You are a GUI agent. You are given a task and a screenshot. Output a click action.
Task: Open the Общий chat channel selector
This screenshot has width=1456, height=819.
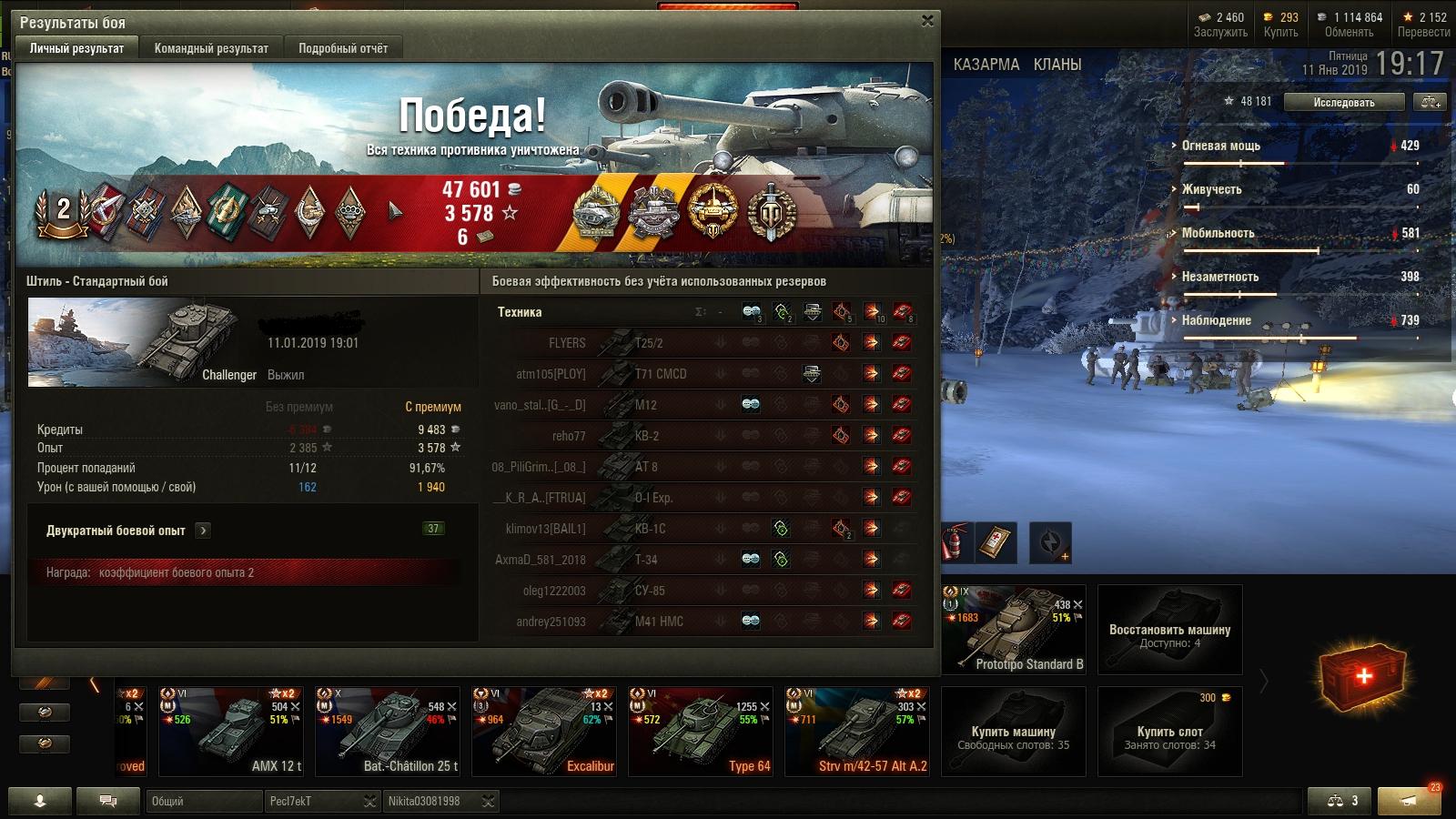203,802
